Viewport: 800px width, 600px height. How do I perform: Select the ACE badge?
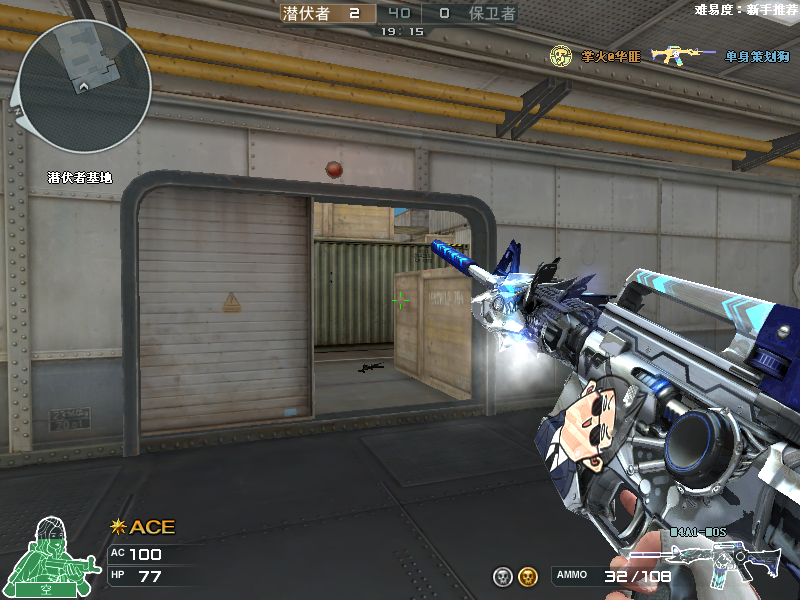142,527
